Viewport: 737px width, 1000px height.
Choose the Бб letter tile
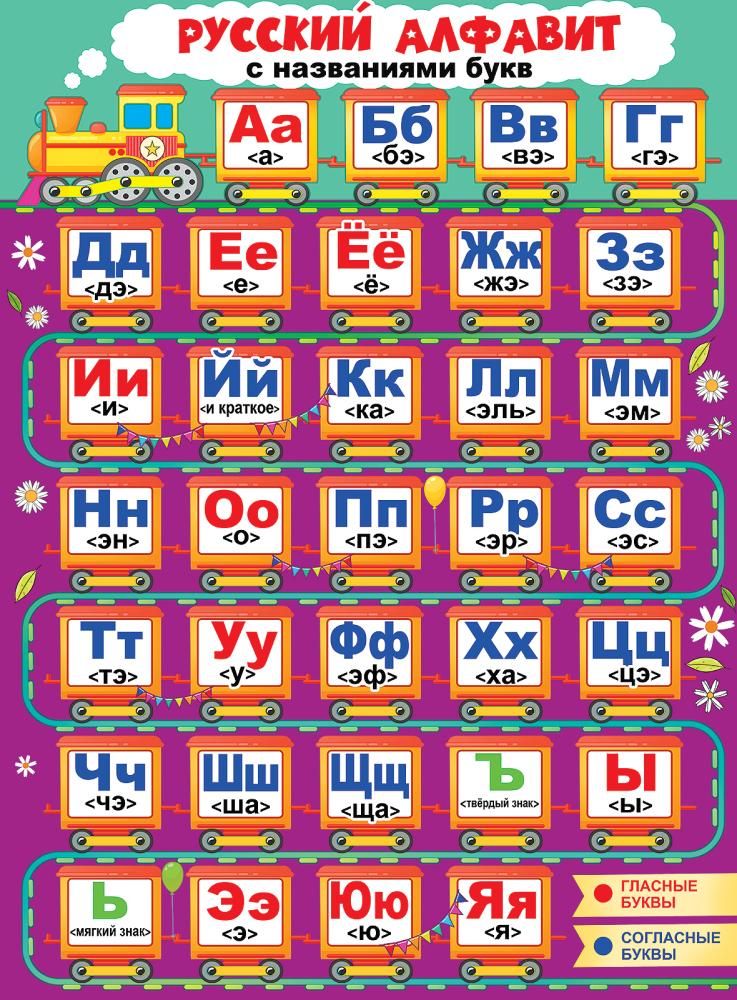click(x=394, y=135)
